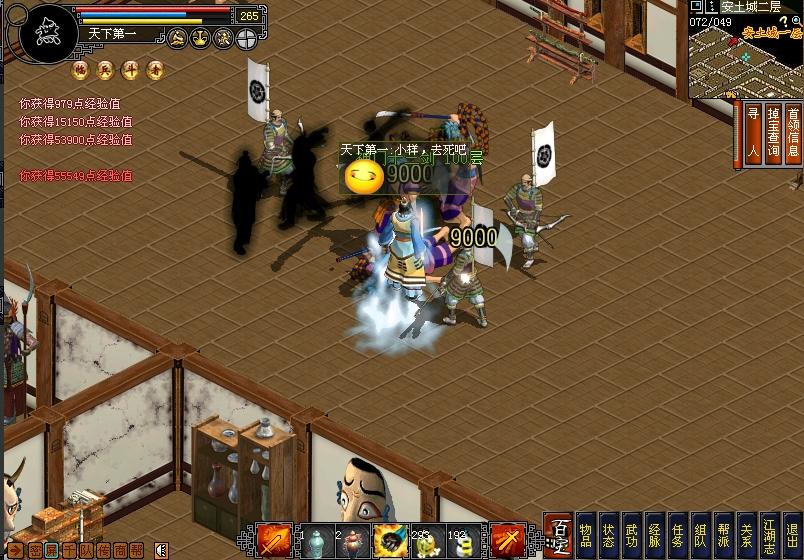Toggle the sound speaker icon
804x560 pixels.
pos(160,549)
